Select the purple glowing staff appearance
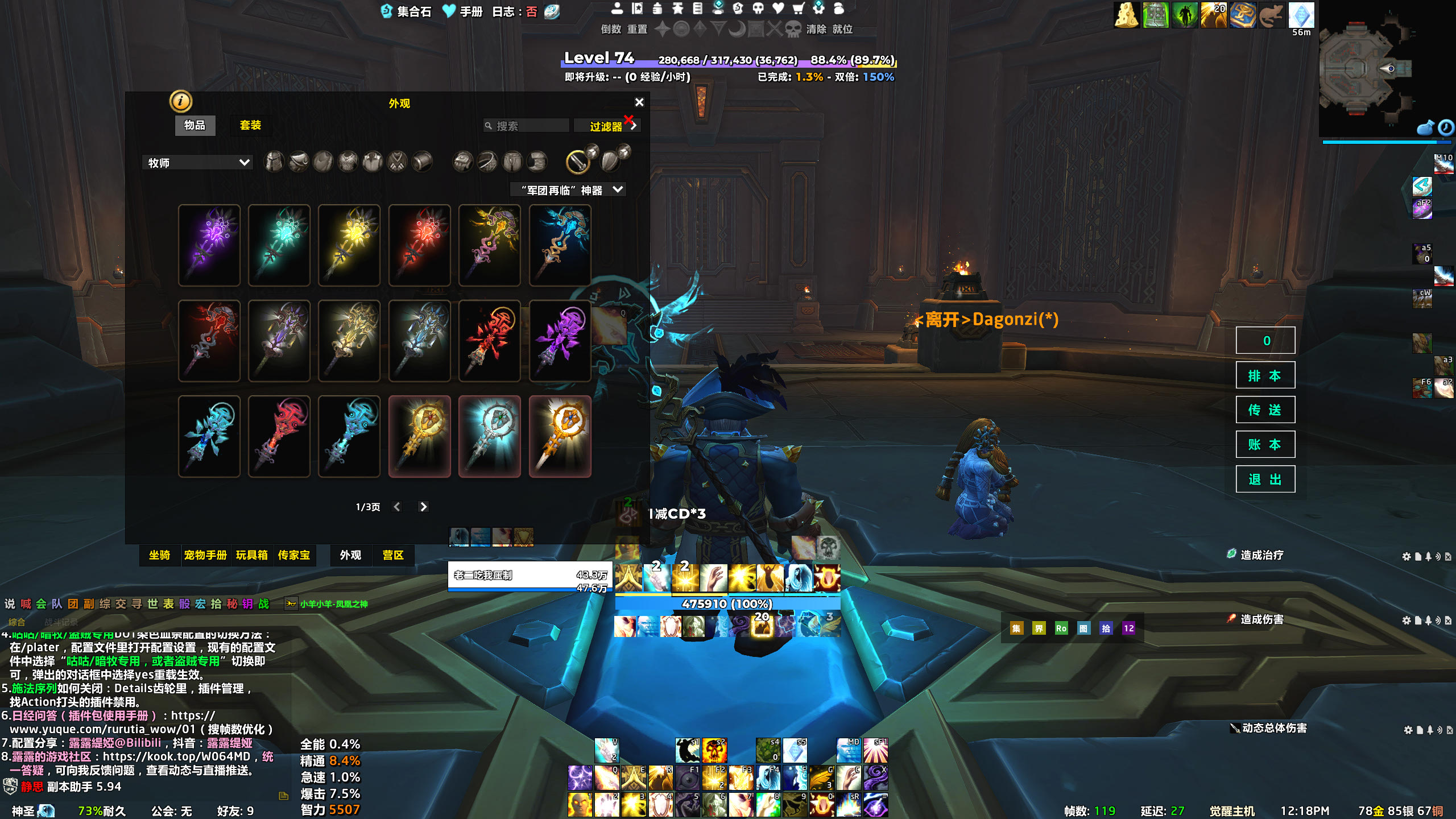Image resolution: width=1456 pixels, height=819 pixels. point(209,245)
